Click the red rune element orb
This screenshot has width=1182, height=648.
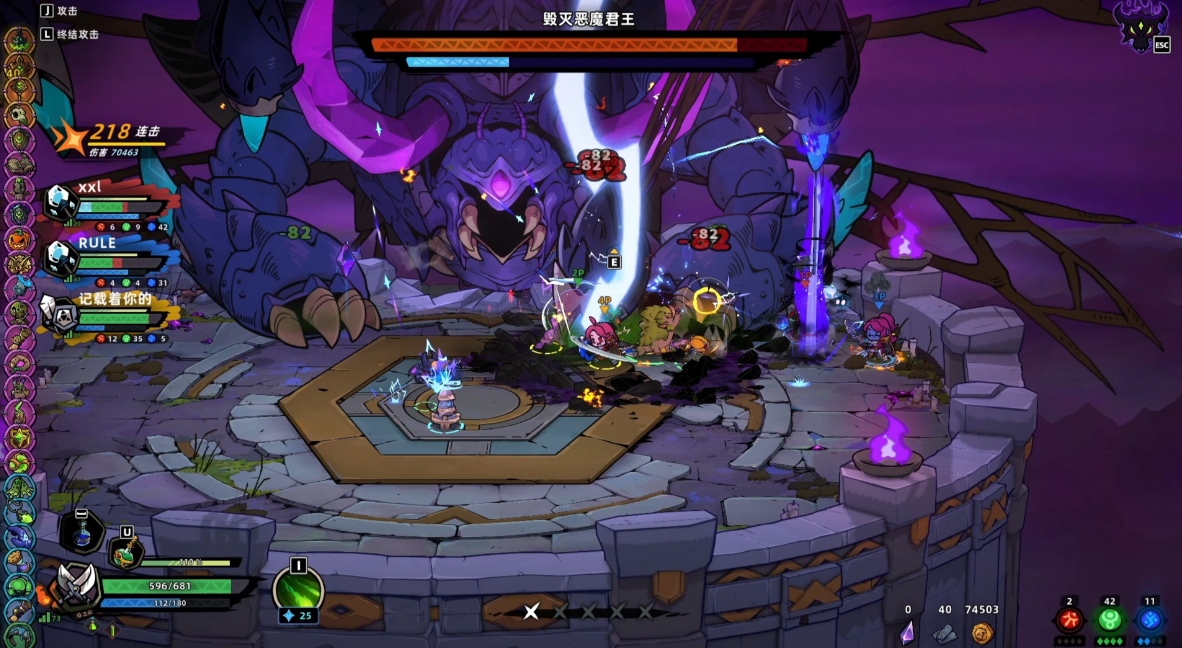(1069, 620)
